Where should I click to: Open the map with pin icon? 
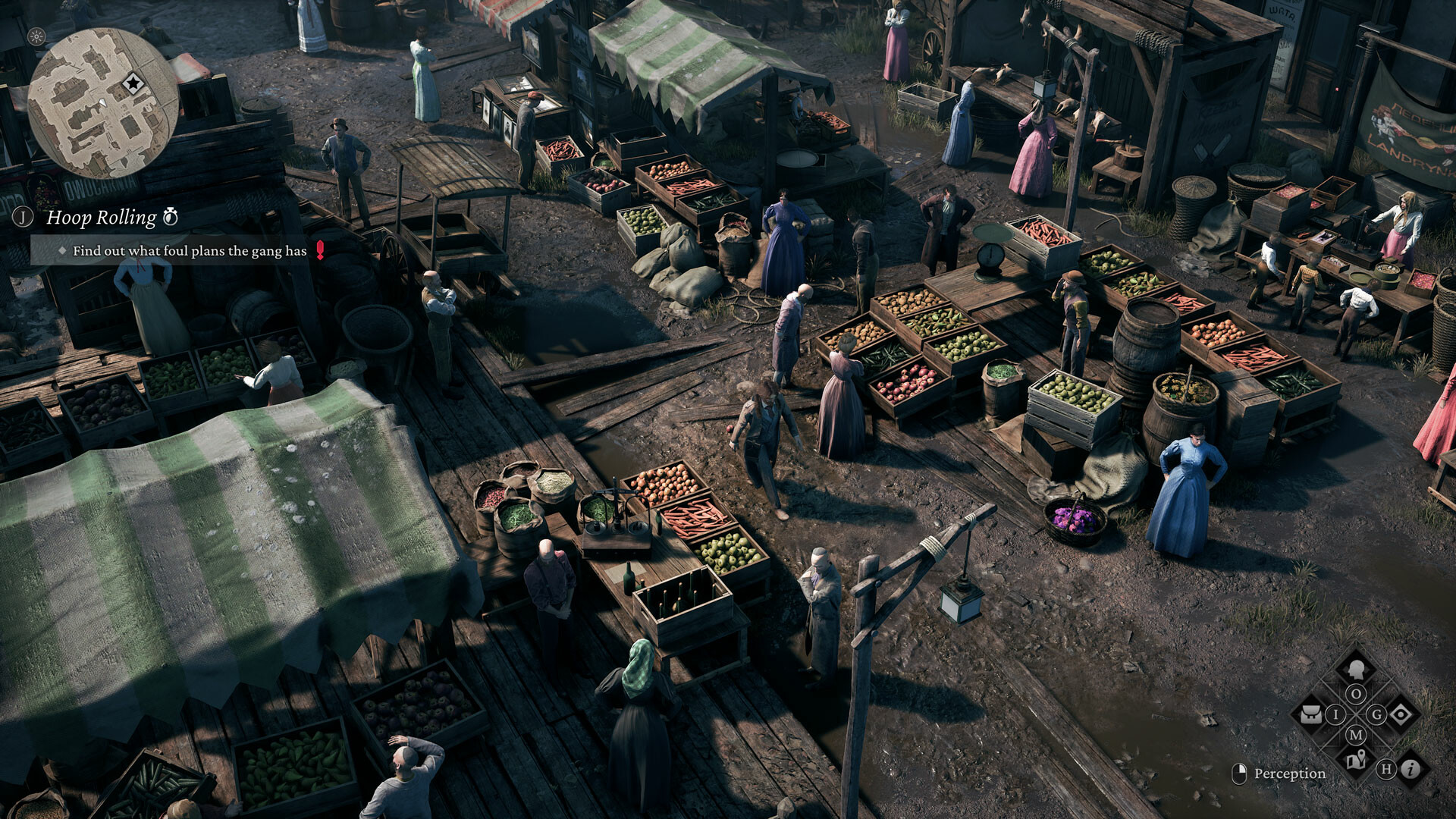pos(1356,759)
